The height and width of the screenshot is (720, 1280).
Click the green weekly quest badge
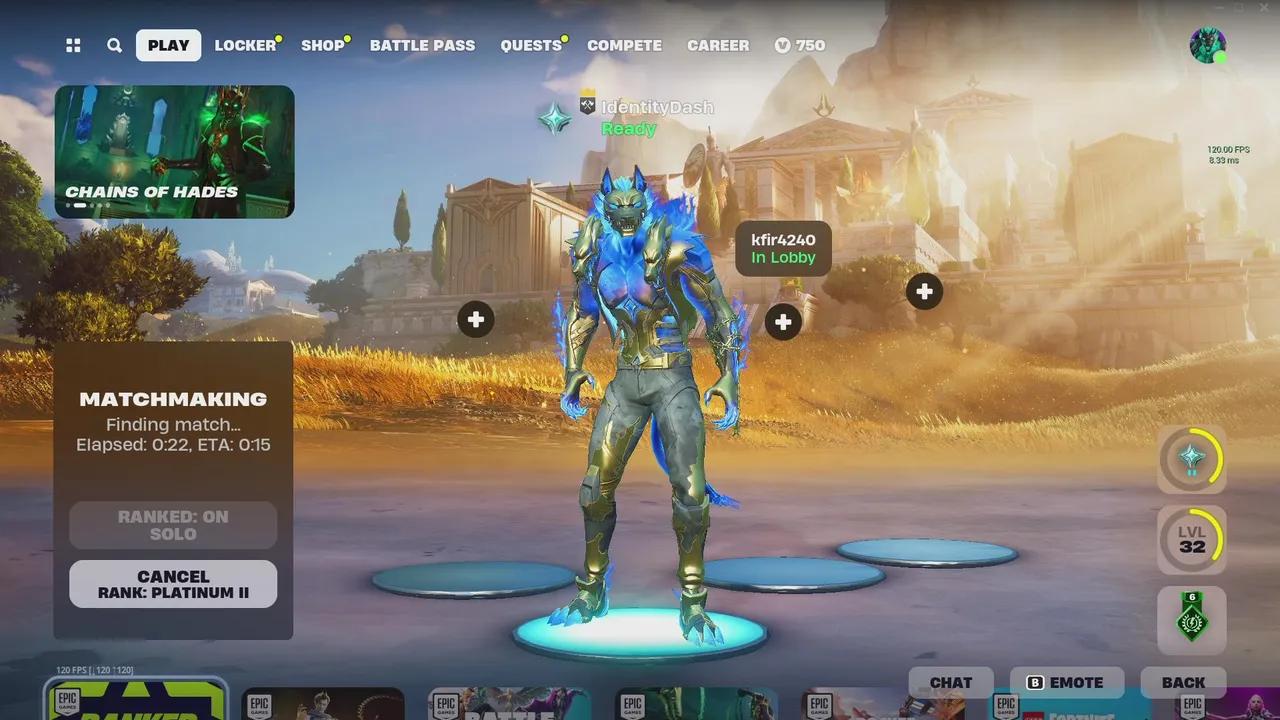(x=1192, y=621)
